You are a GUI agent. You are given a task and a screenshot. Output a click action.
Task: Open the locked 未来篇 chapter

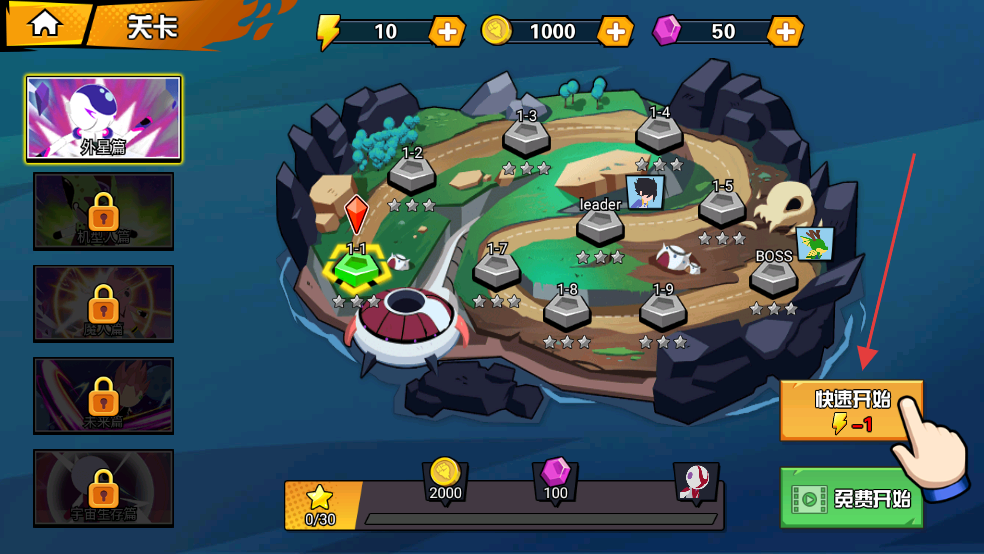104,395
